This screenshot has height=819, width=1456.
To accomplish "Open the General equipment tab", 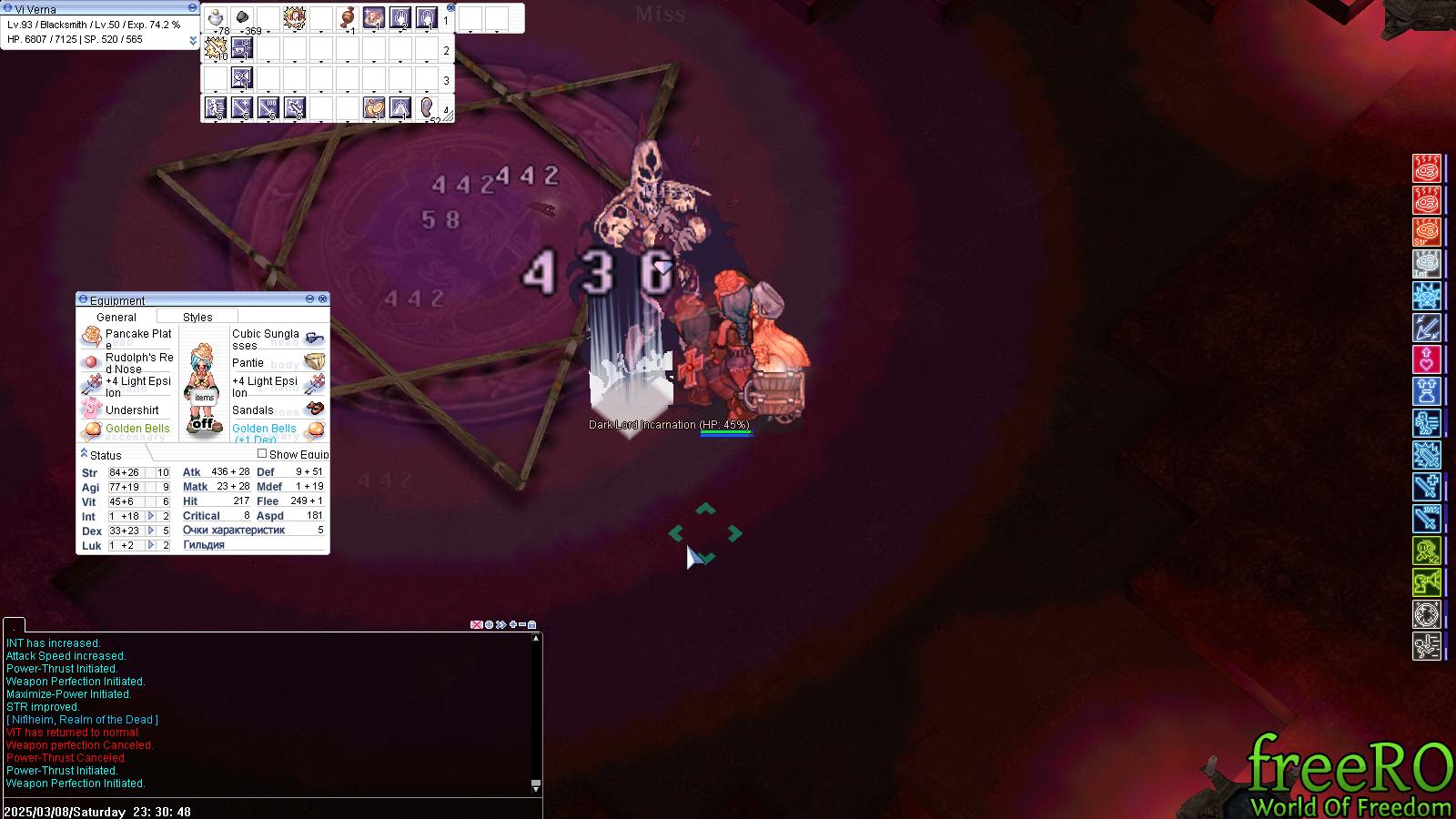I will click(x=116, y=317).
